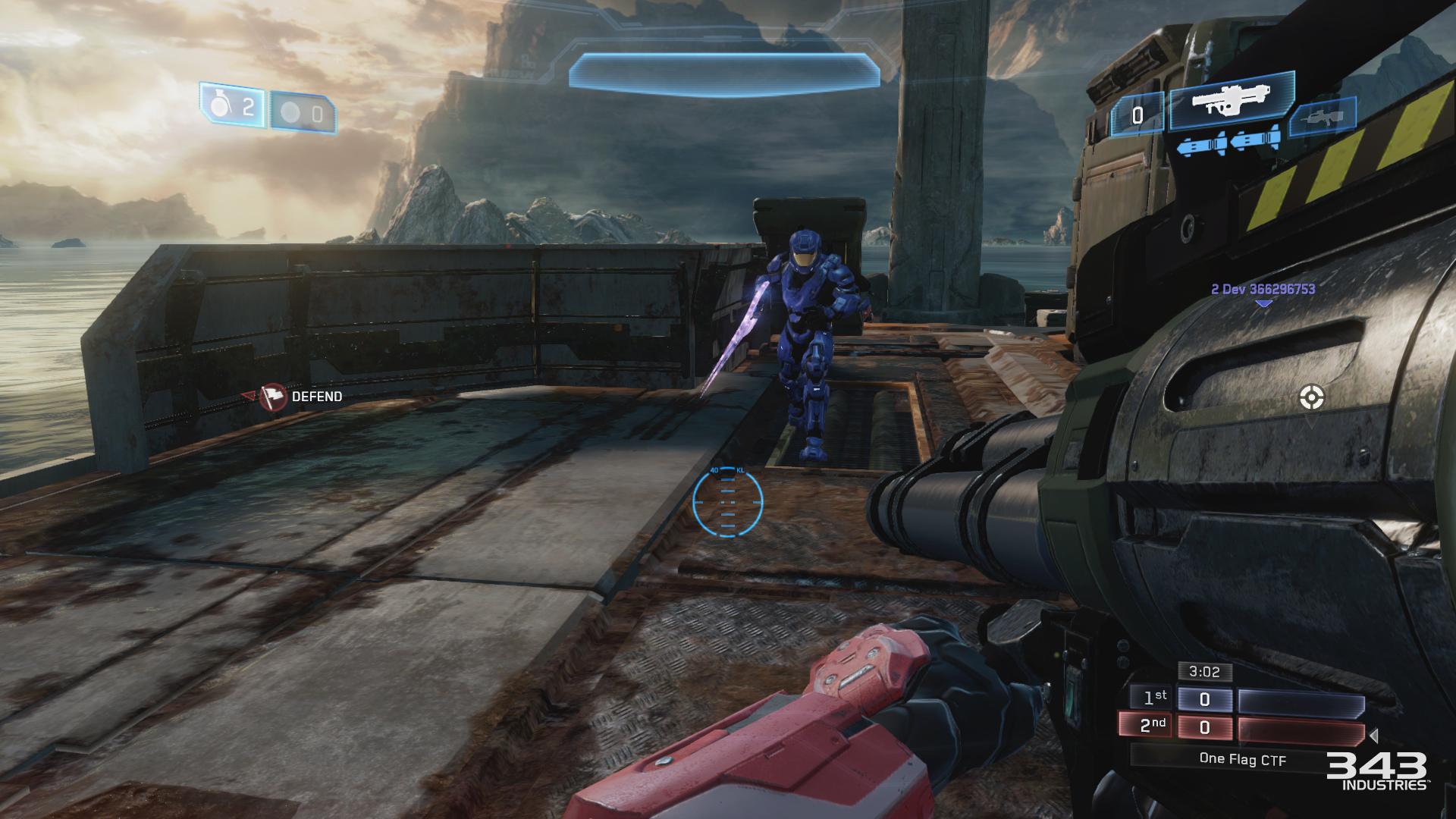Select the empty plasma grenade slot
The height and width of the screenshot is (819, 1456).
click(303, 114)
